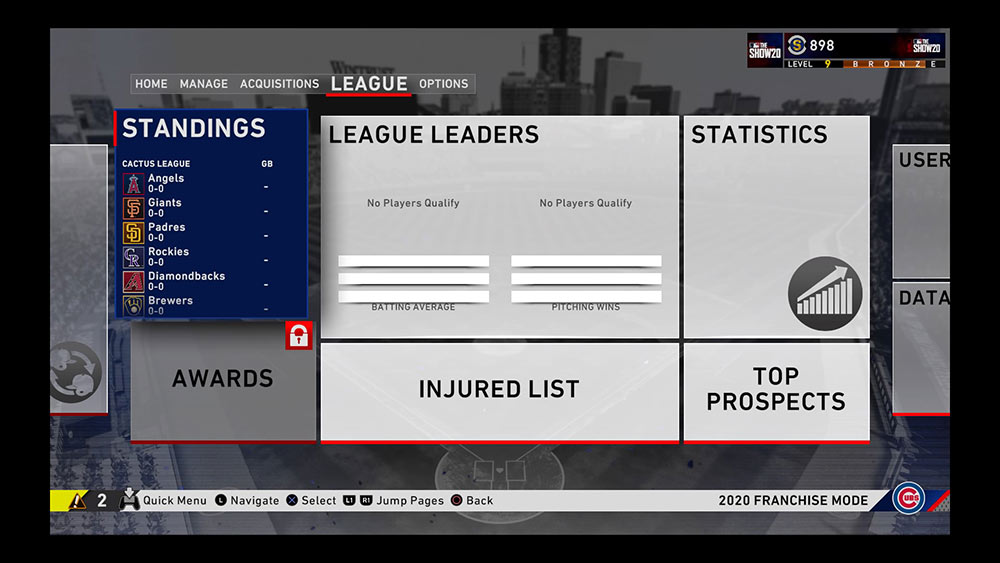The image size is (1000, 563).
Task: Switch to the HOME tab
Action: [x=151, y=84]
